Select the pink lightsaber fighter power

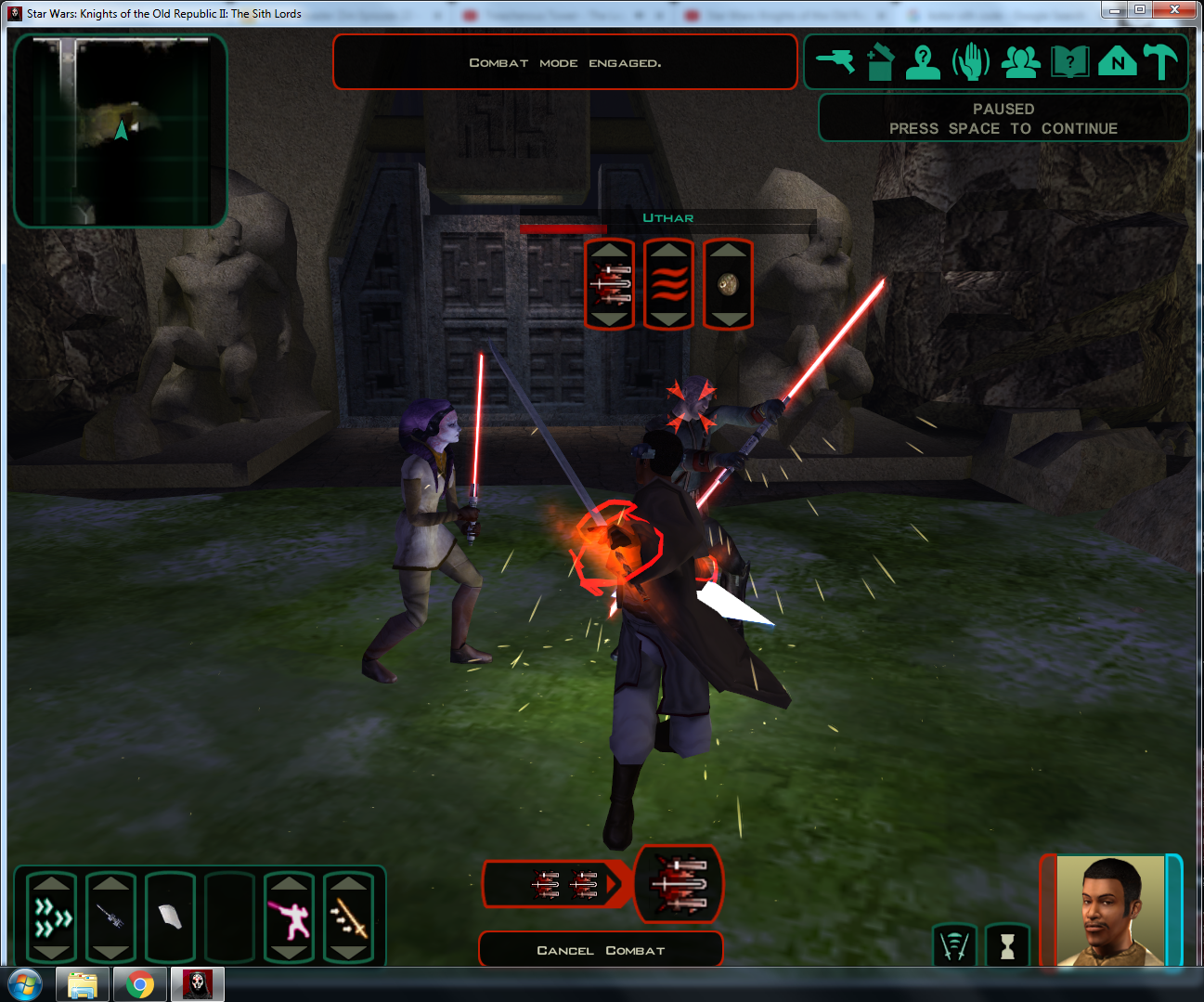tap(289, 917)
